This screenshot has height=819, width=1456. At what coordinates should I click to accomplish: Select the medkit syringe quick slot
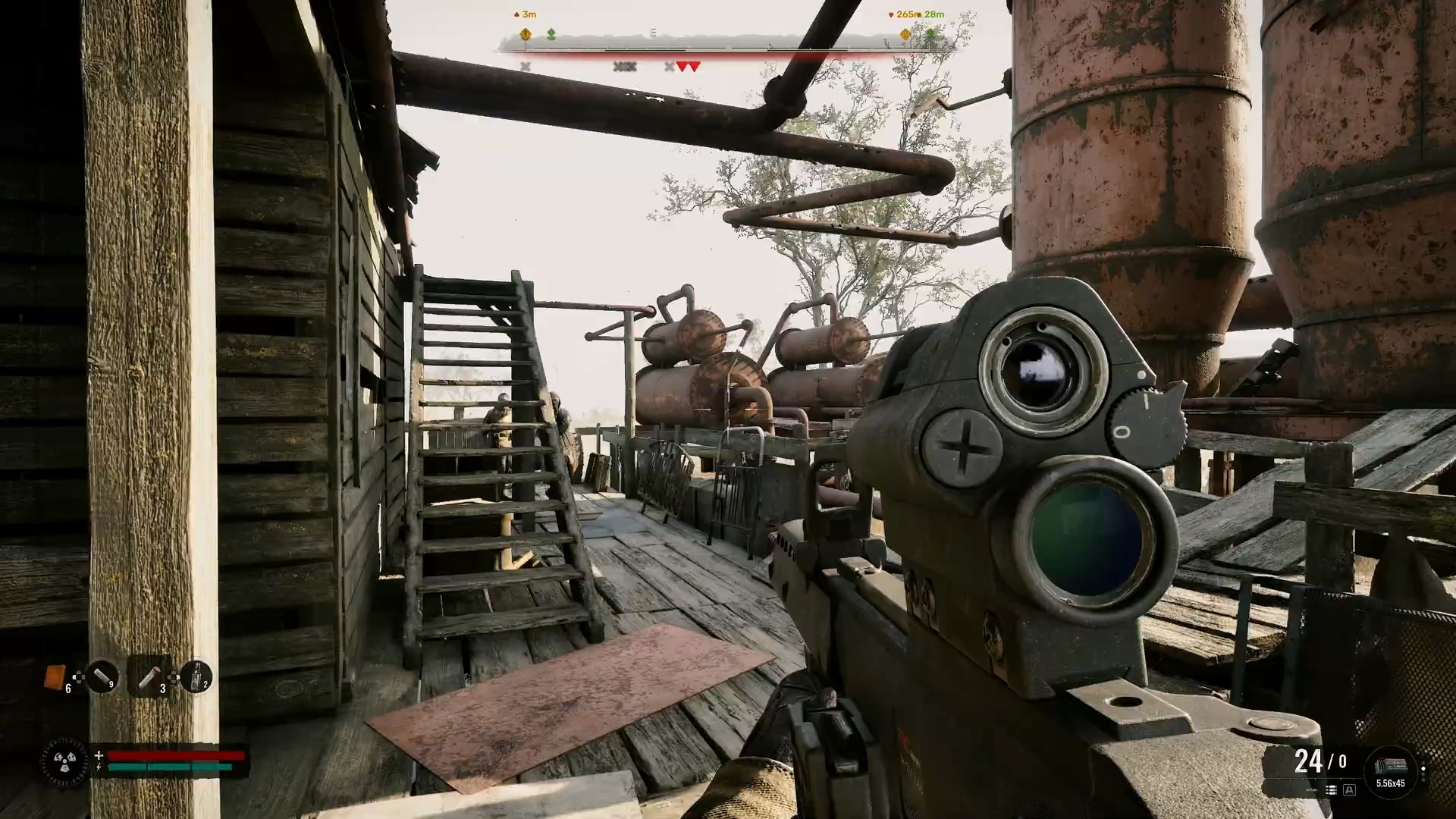click(x=149, y=676)
